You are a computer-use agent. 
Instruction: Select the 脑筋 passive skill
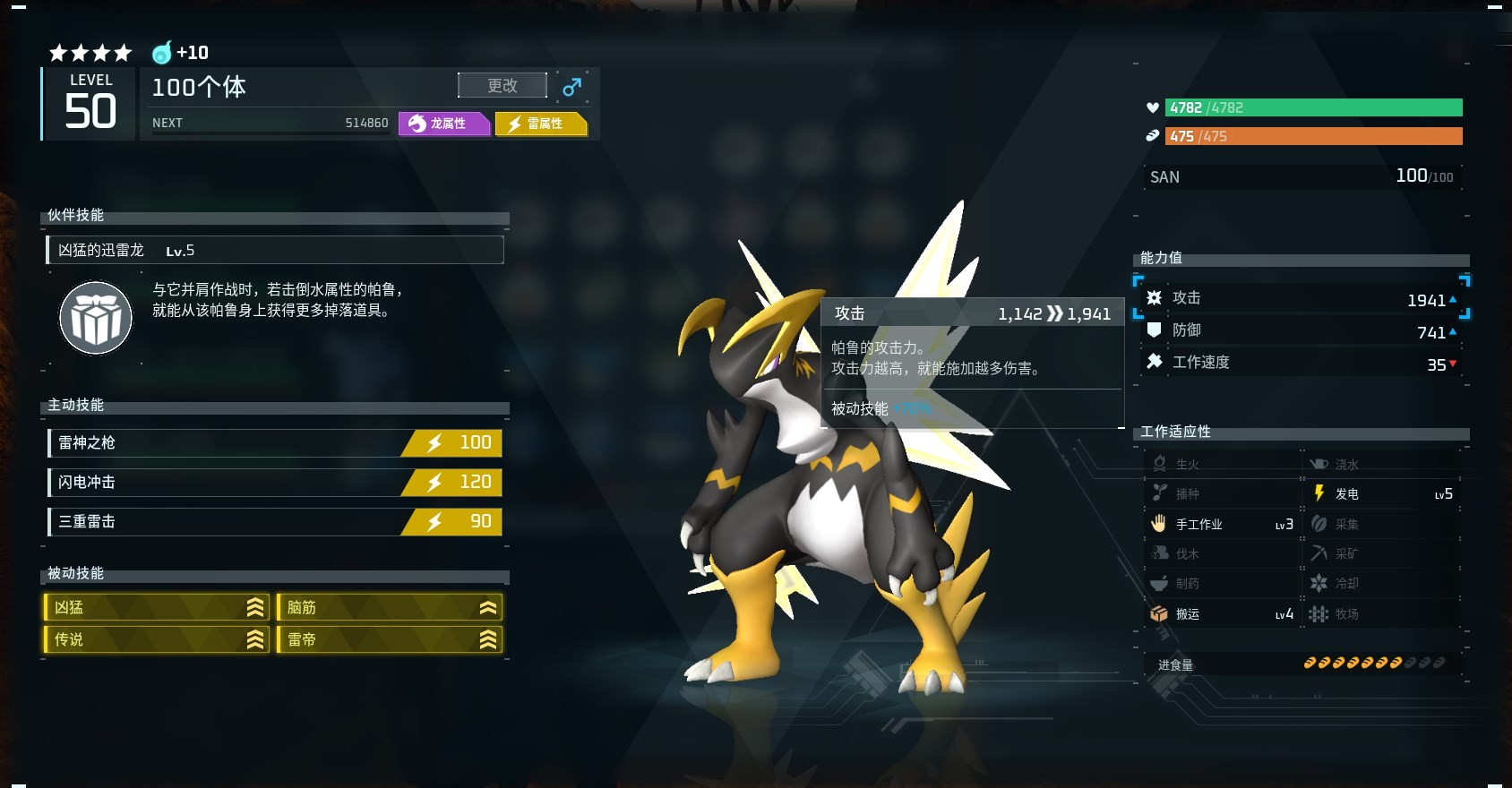(x=390, y=607)
